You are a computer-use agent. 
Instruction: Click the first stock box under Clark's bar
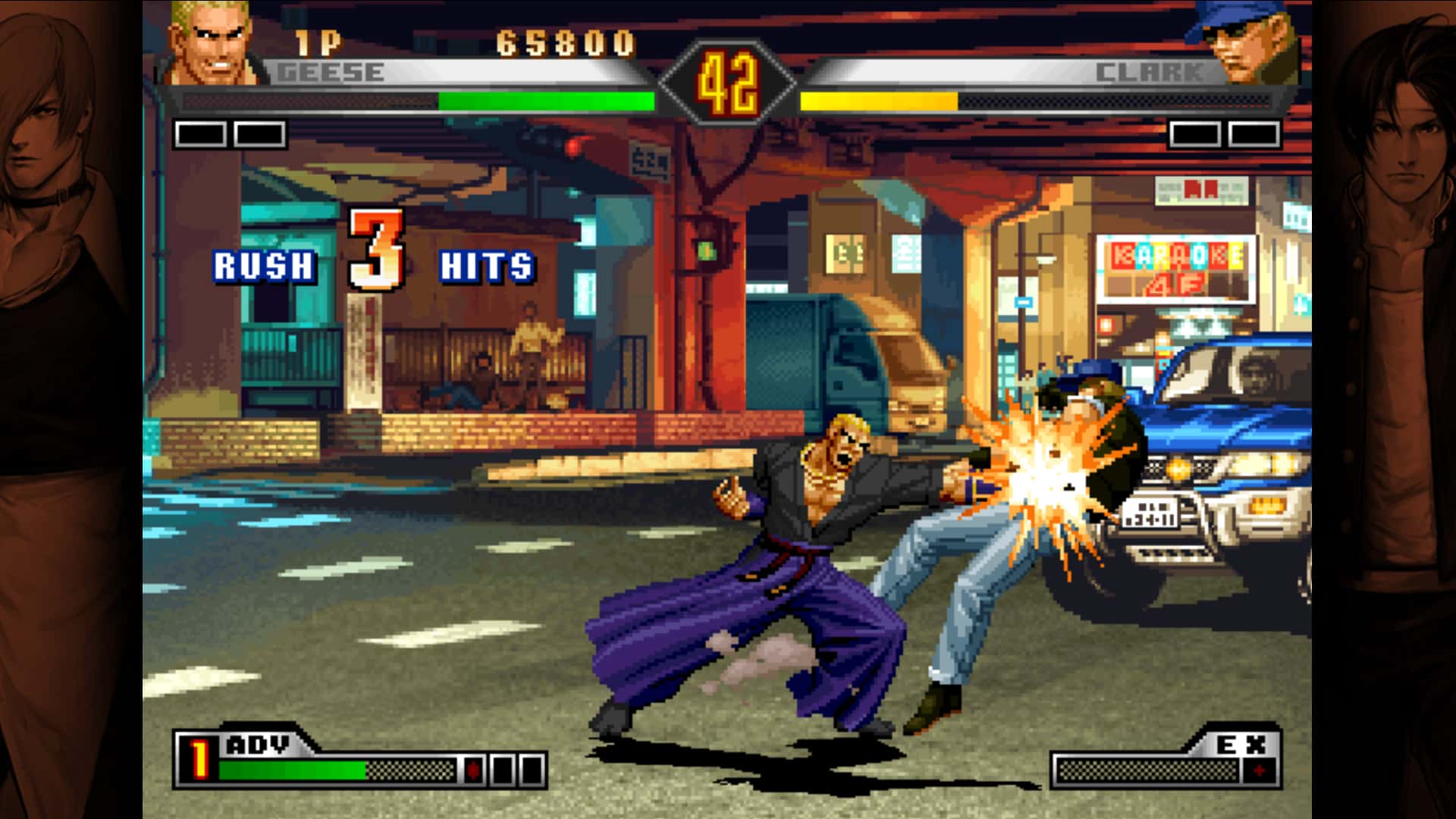pyautogui.click(x=1194, y=133)
